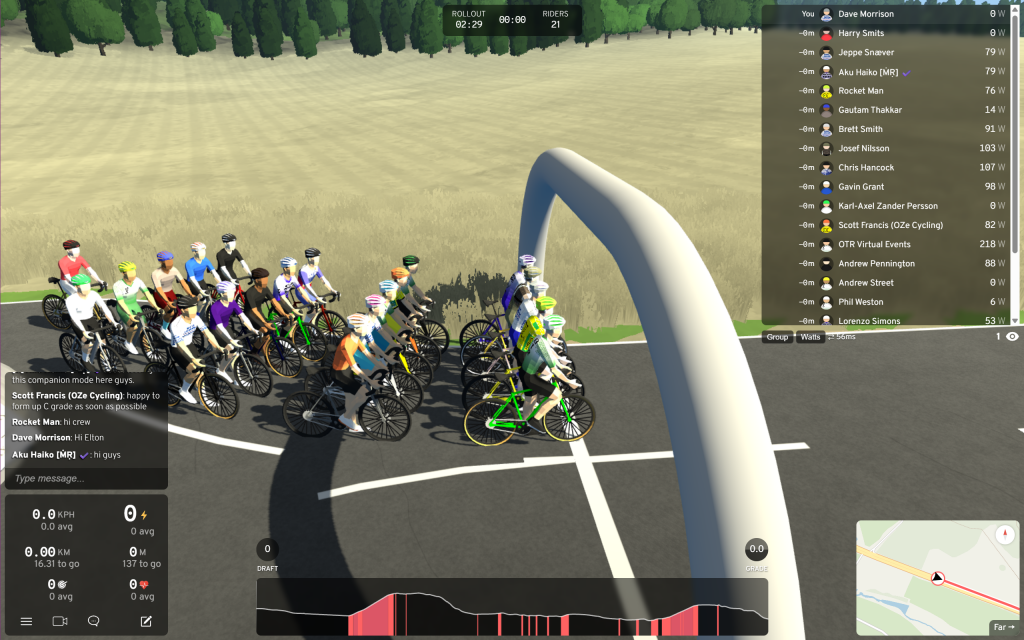Focus the Type message chat box
The image size is (1024, 640).
click(x=86, y=478)
